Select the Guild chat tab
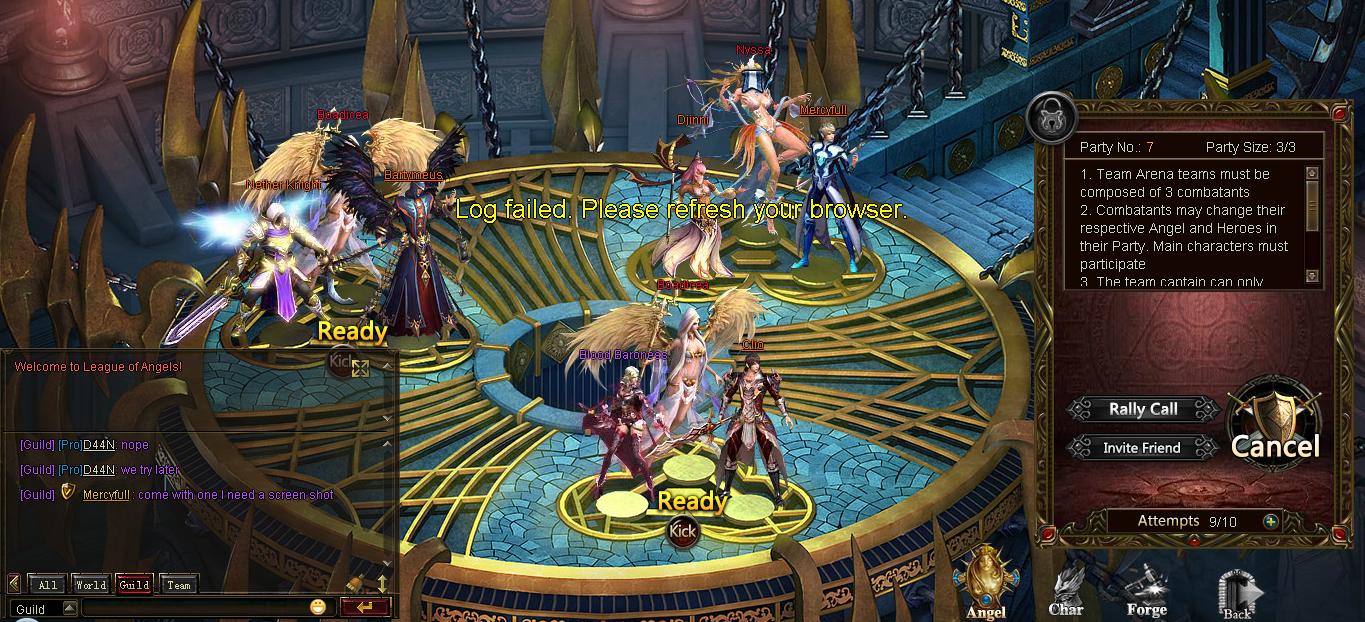This screenshot has width=1365, height=622. tap(134, 585)
